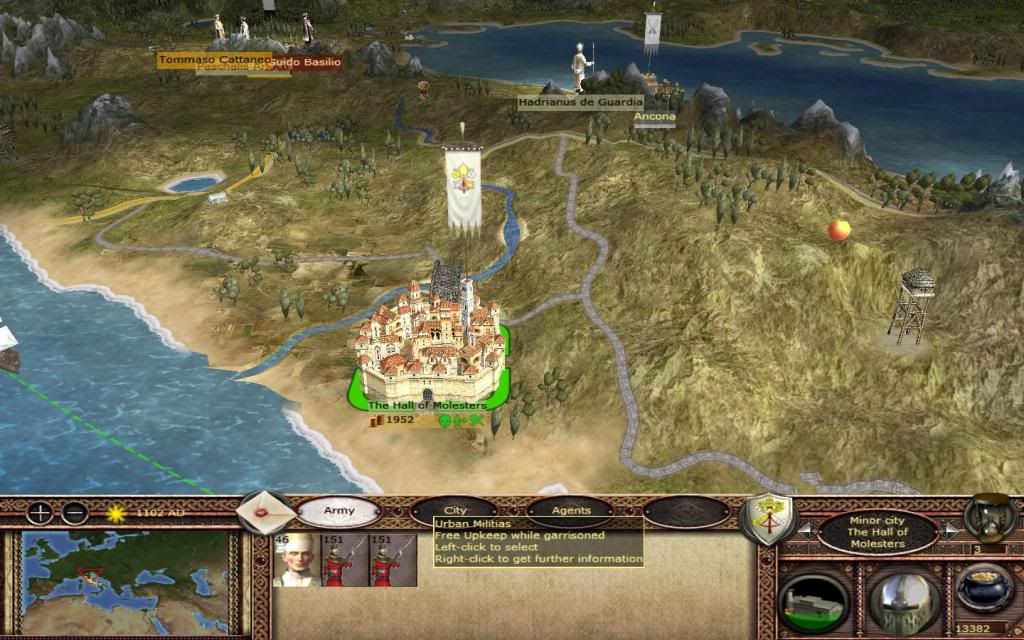Zoom out the campaign minimap
Image resolution: width=1024 pixels, height=640 pixels.
[74, 514]
